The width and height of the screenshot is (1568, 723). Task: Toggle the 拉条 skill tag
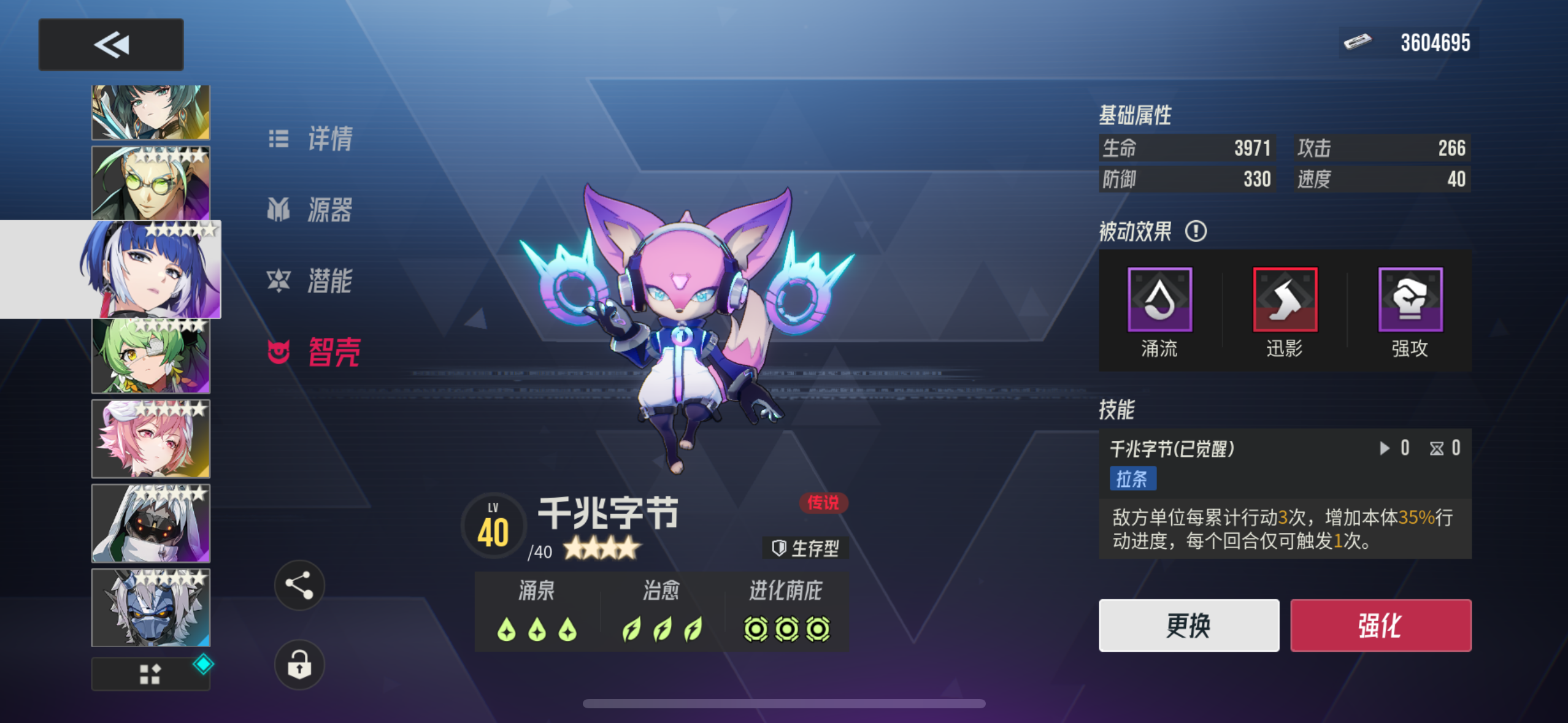1134,480
